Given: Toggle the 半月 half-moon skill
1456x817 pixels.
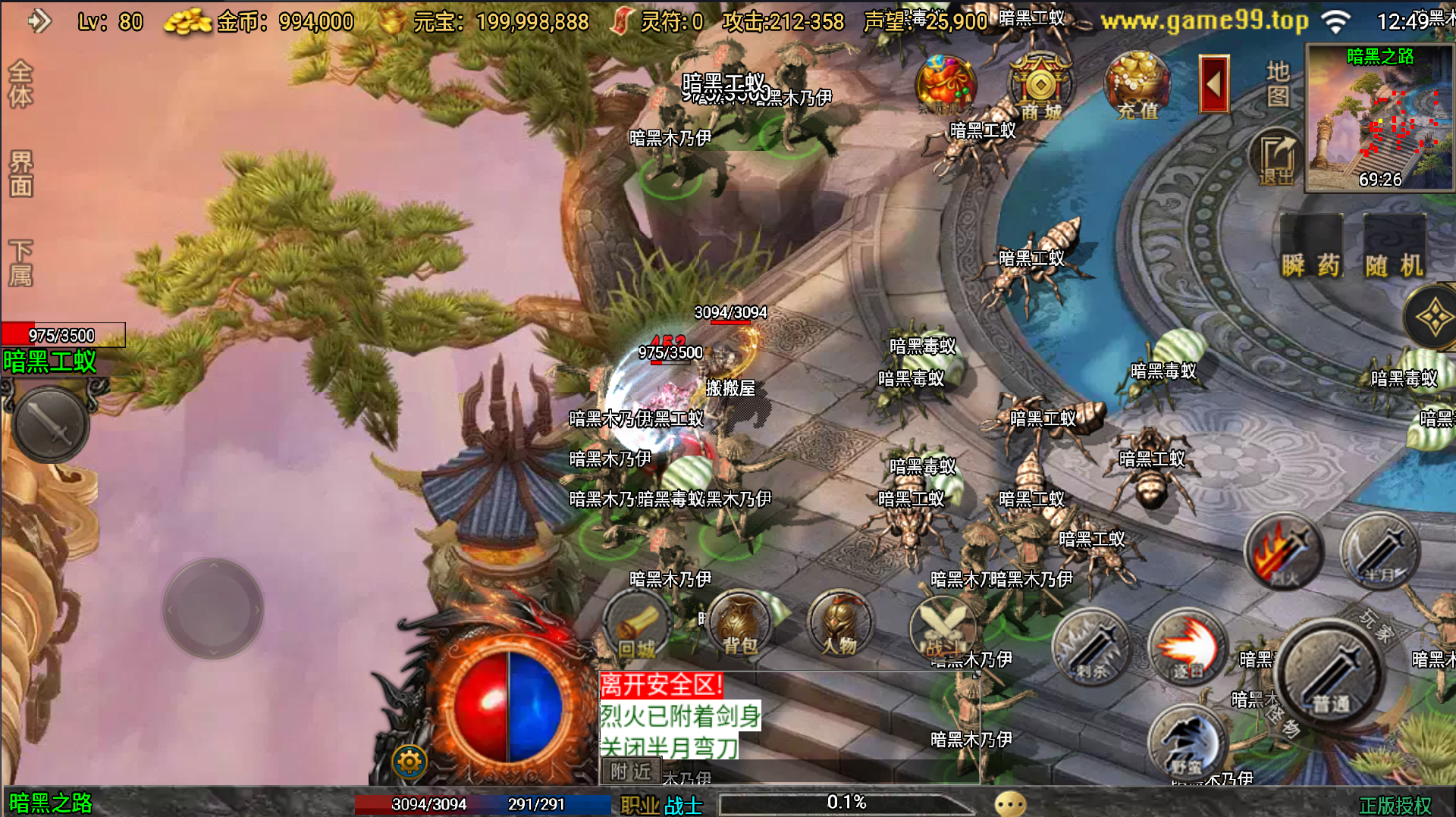Looking at the screenshot, I should click(x=1379, y=551).
